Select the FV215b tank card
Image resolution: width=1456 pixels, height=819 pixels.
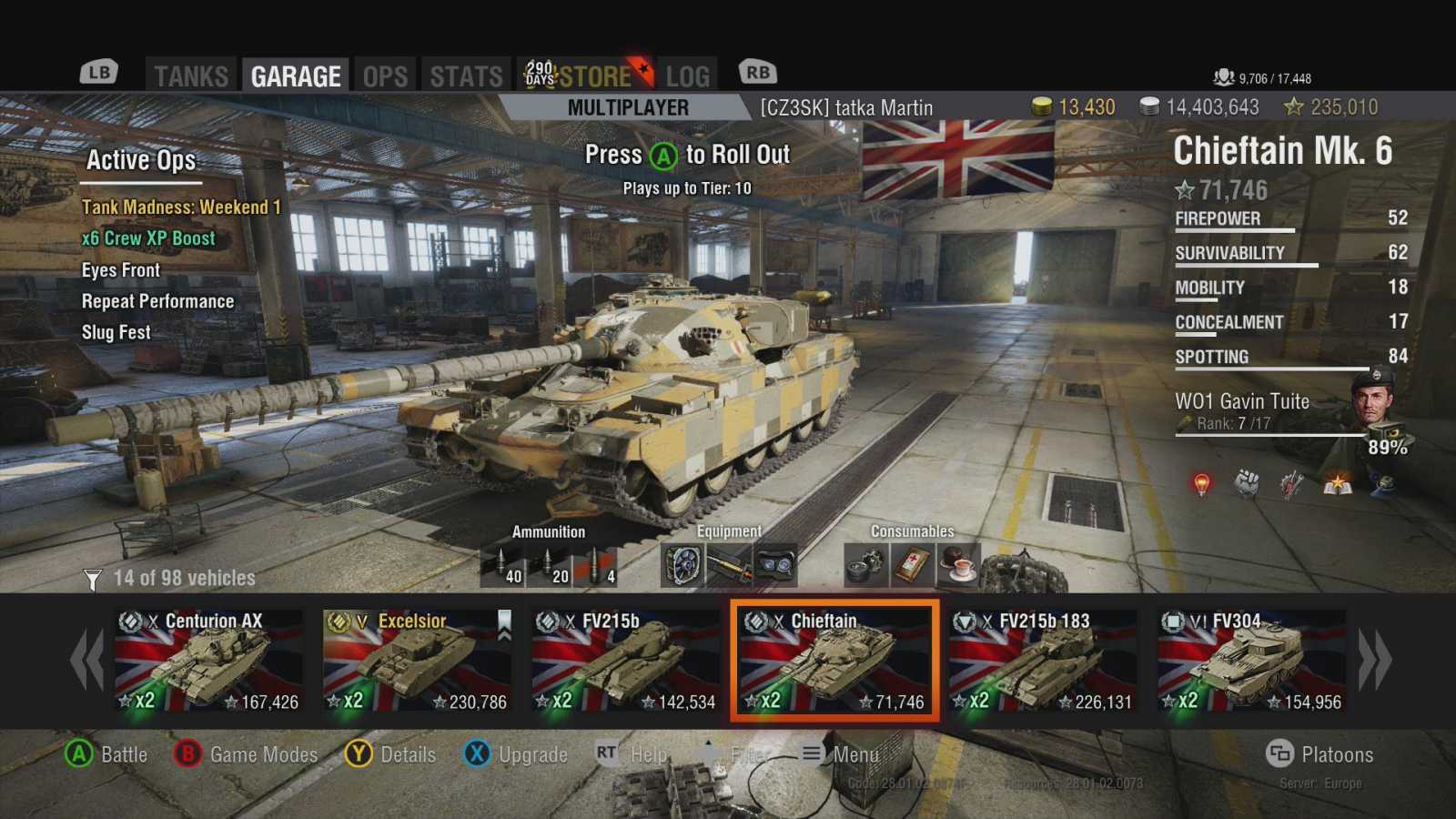[626, 661]
